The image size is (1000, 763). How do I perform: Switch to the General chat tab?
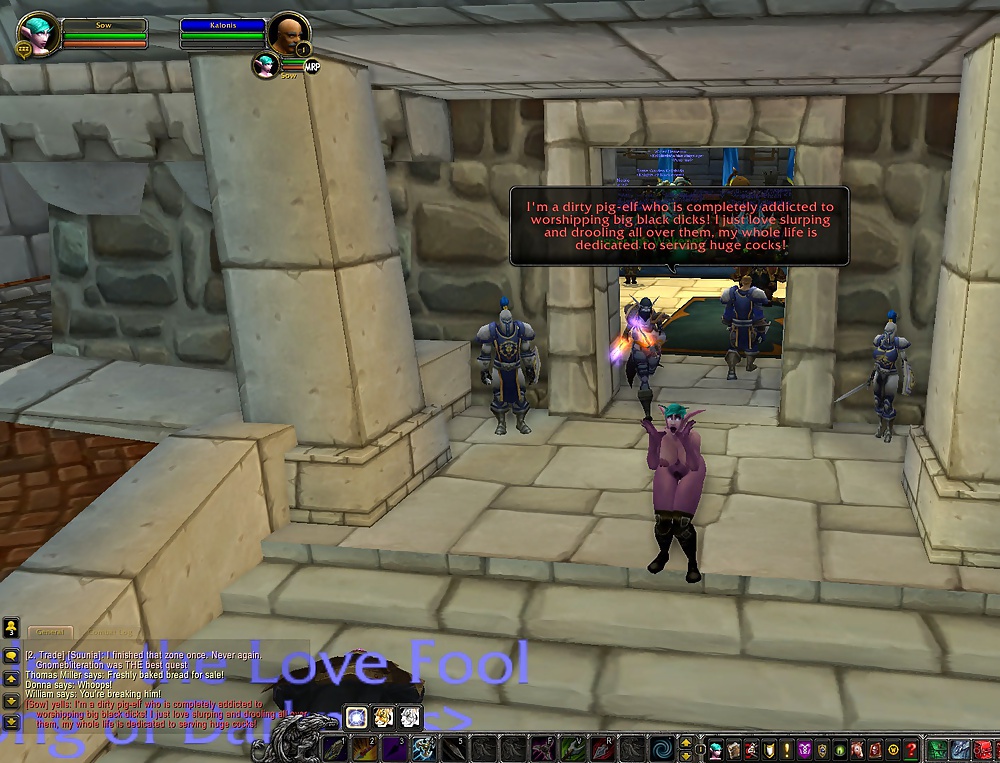pyautogui.click(x=49, y=632)
